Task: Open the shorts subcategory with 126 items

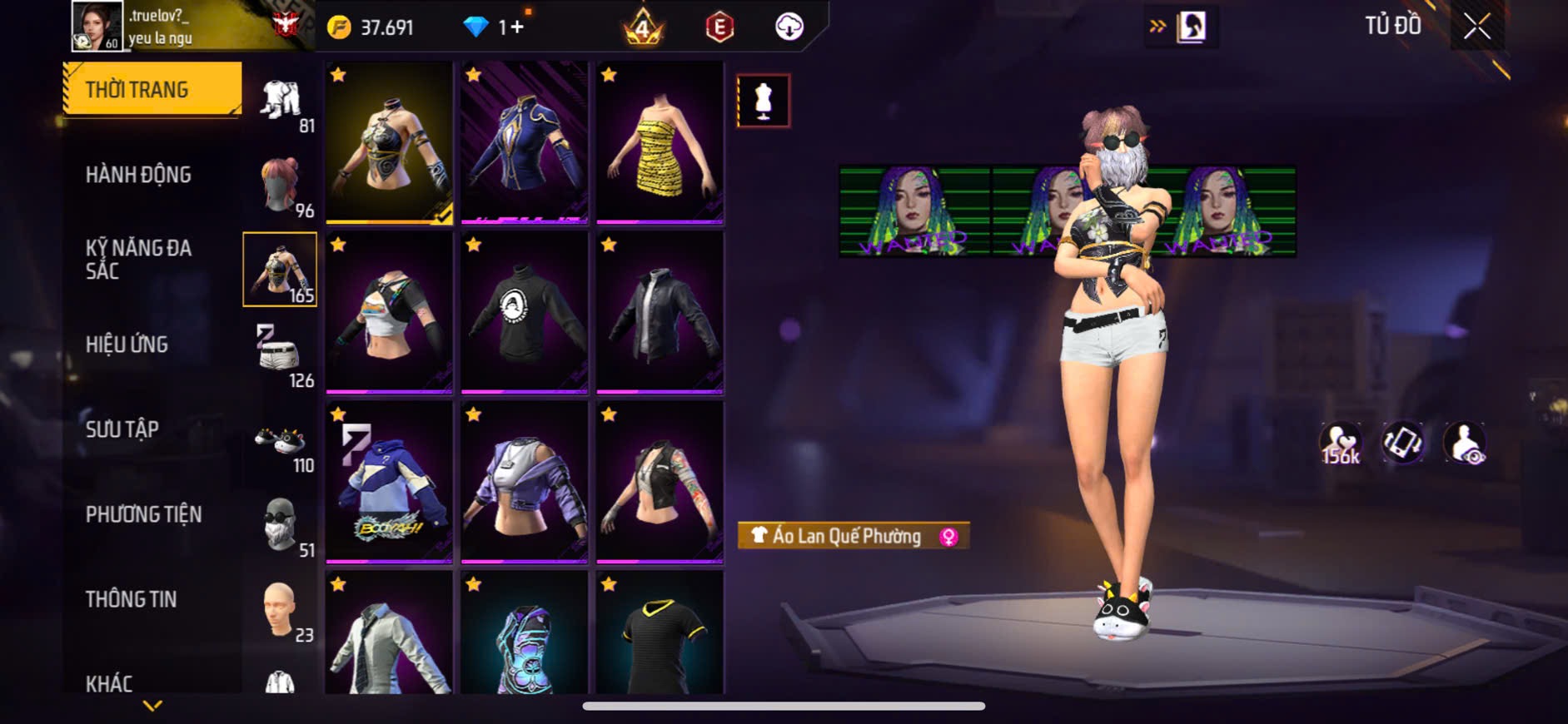Action: (280, 355)
